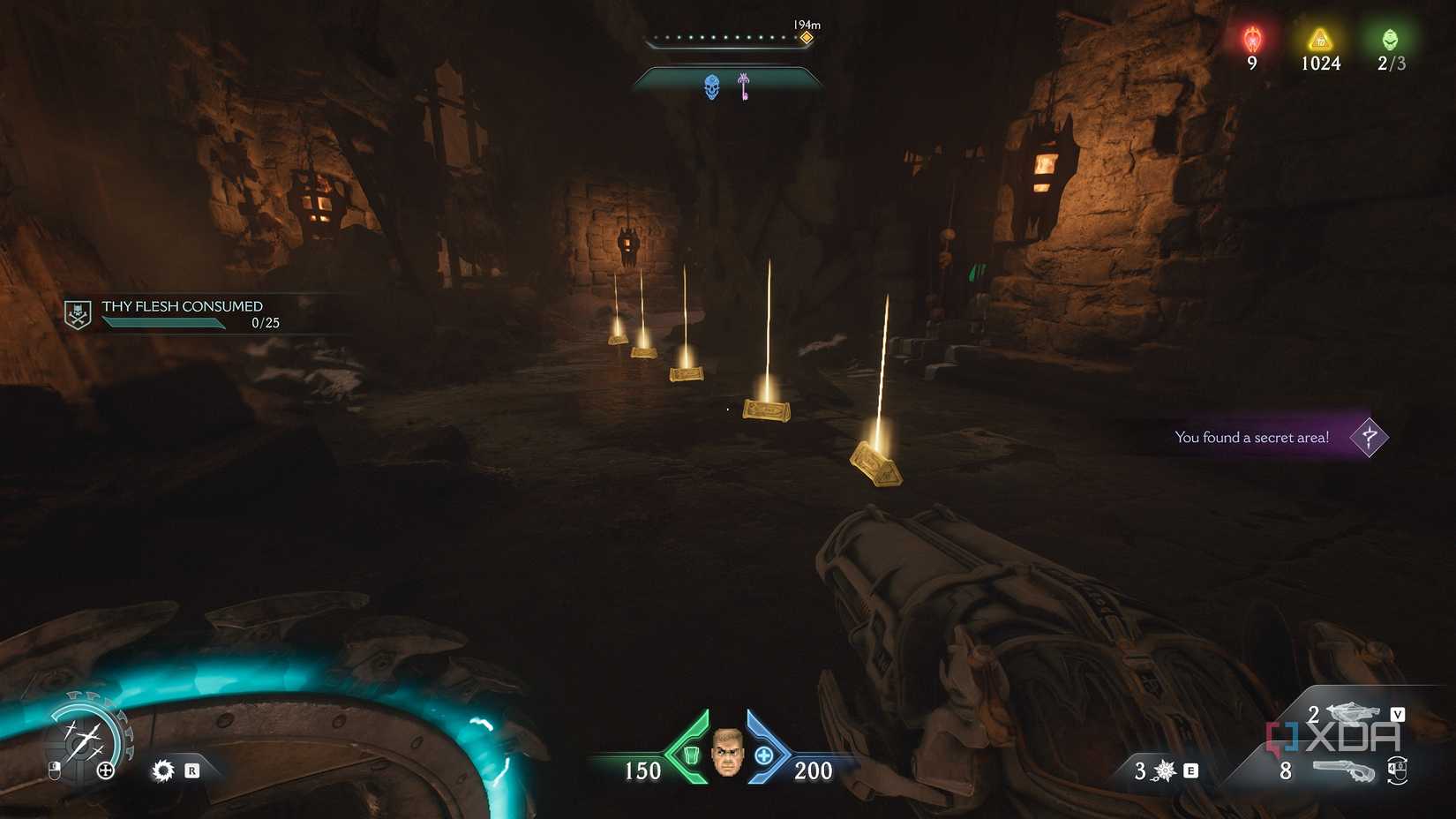Click the skull-and-swords challenge emblem
Screen dimensions: 1456x819
(x=78, y=312)
